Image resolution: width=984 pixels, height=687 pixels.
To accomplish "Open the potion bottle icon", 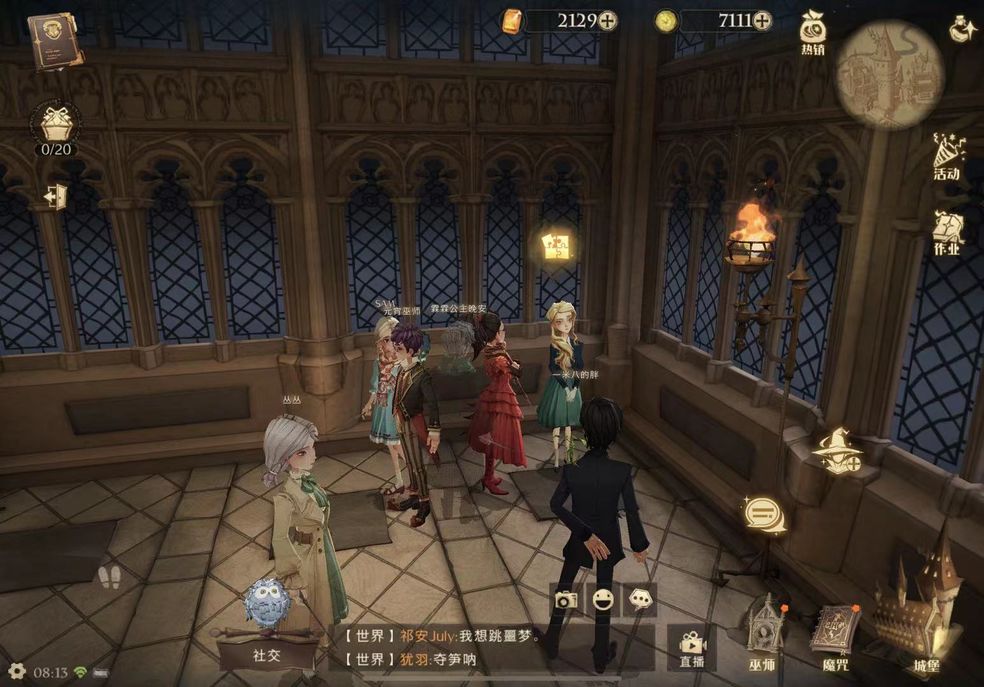I will (x=962, y=29).
